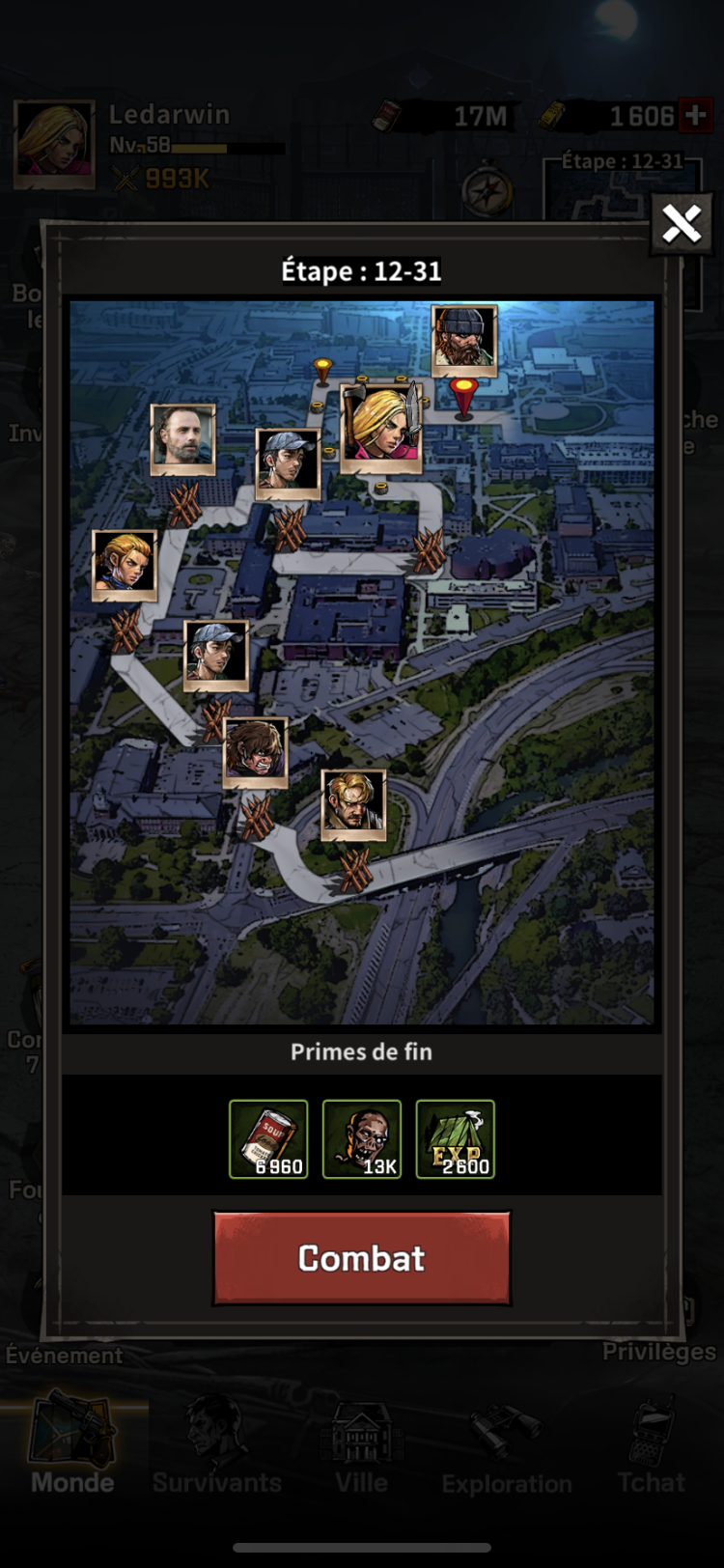The width and height of the screenshot is (724, 1568).
Task: Inspect the zombie head reward of 13K
Action: pos(361,1139)
